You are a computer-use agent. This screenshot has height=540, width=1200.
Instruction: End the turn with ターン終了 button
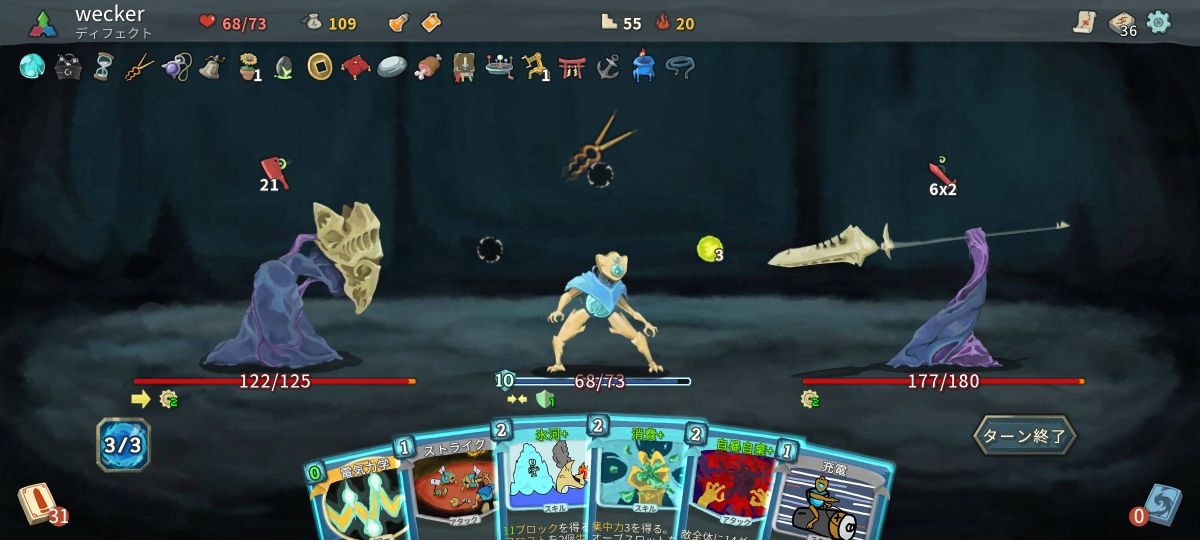click(1024, 435)
